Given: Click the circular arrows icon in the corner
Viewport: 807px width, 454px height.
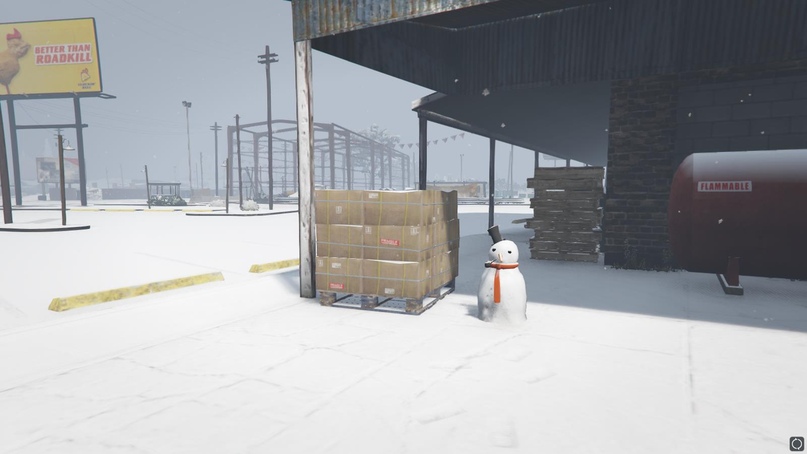Looking at the screenshot, I should (796, 443).
